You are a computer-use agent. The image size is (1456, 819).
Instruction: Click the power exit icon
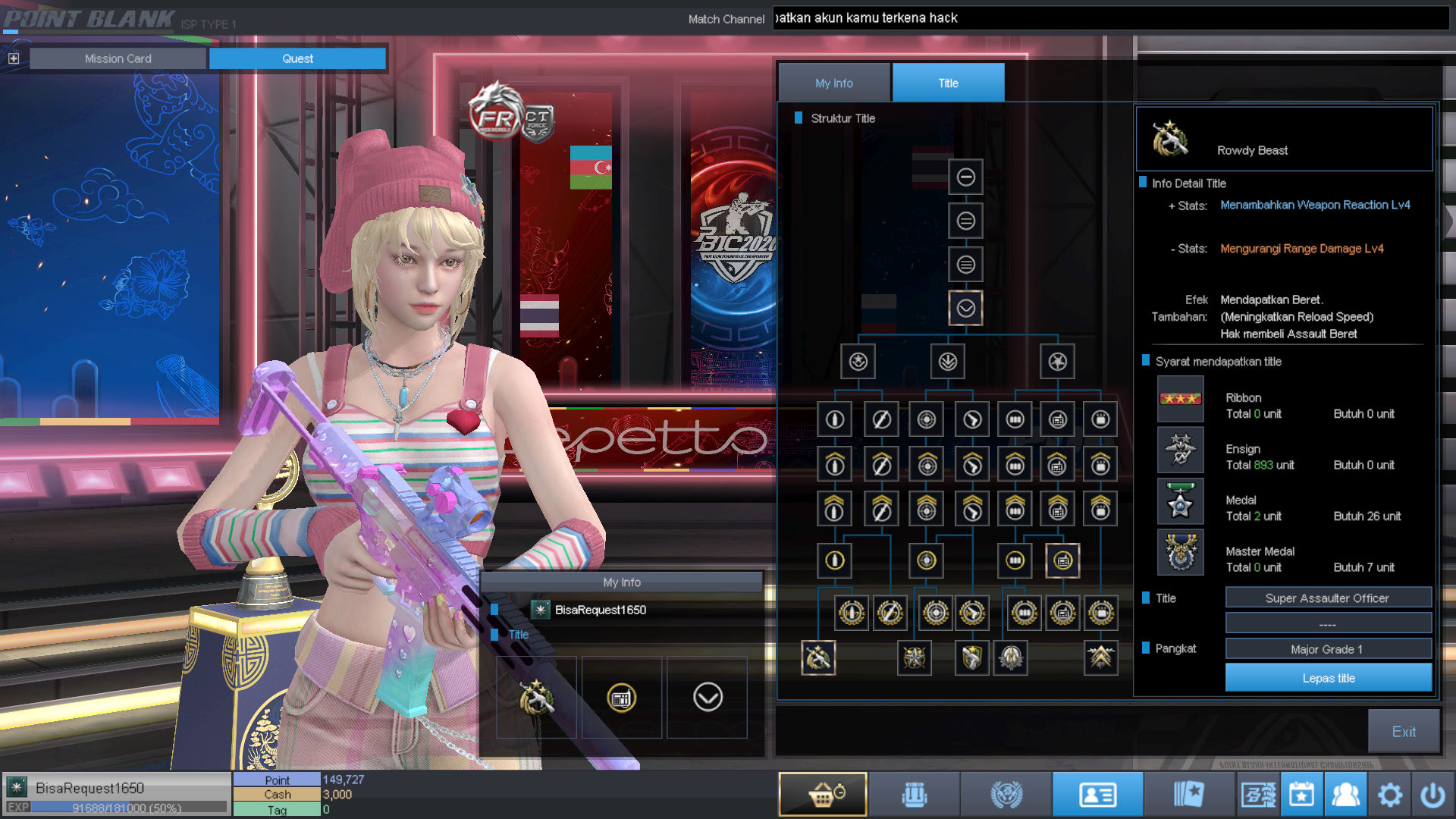coord(1432,794)
